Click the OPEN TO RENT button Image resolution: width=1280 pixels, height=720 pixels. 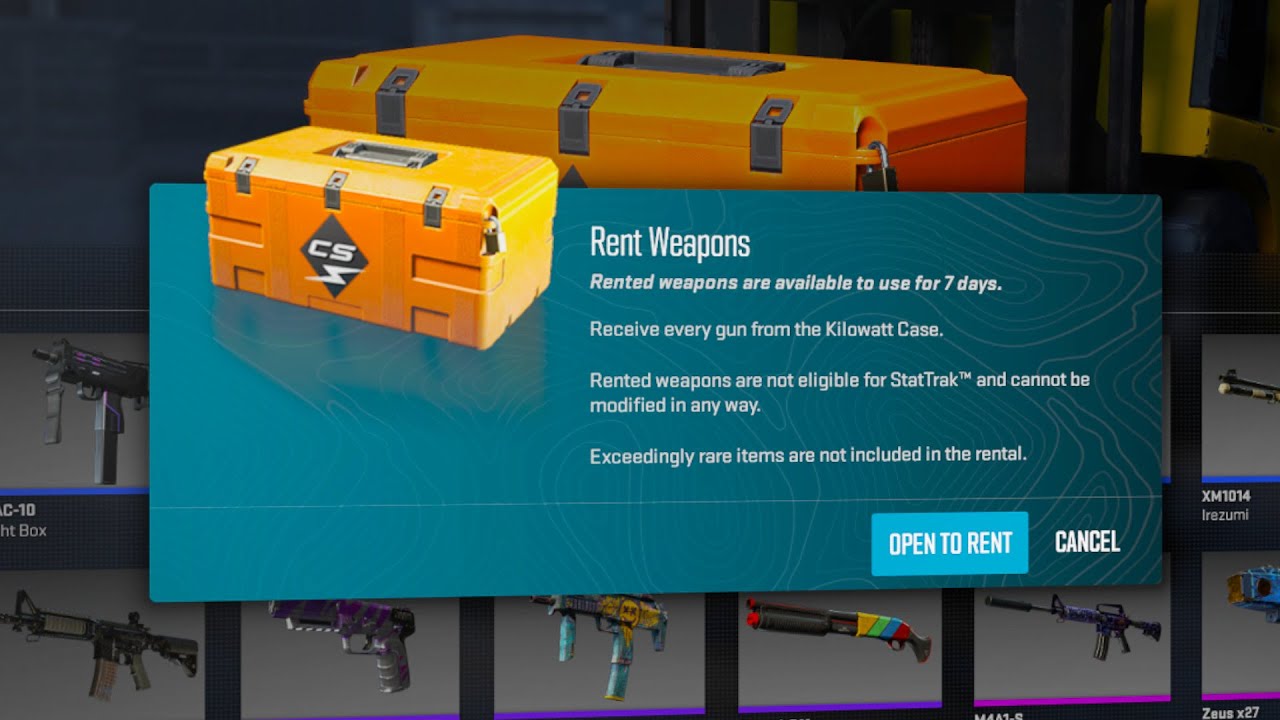pyautogui.click(x=950, y=542)
